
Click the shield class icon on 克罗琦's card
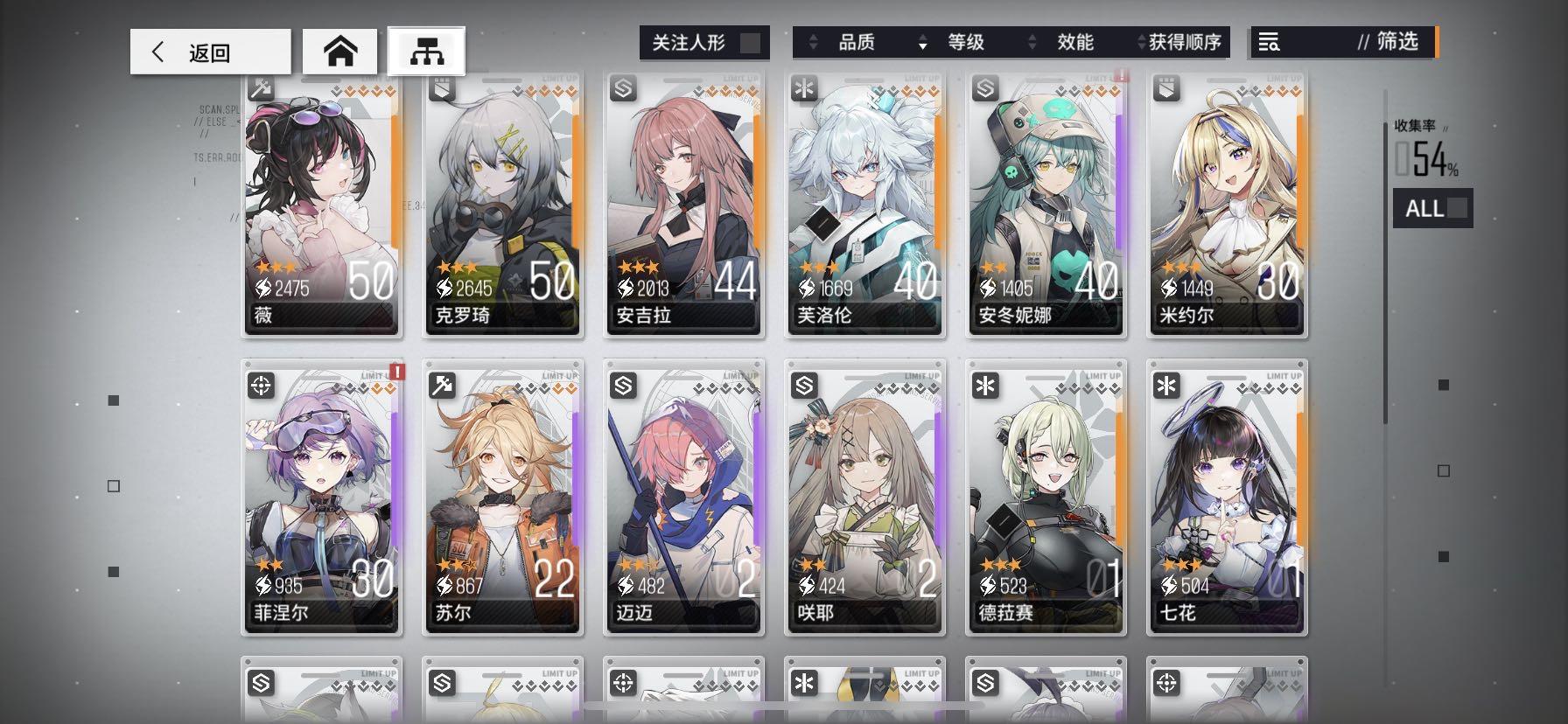pos(442,87)
